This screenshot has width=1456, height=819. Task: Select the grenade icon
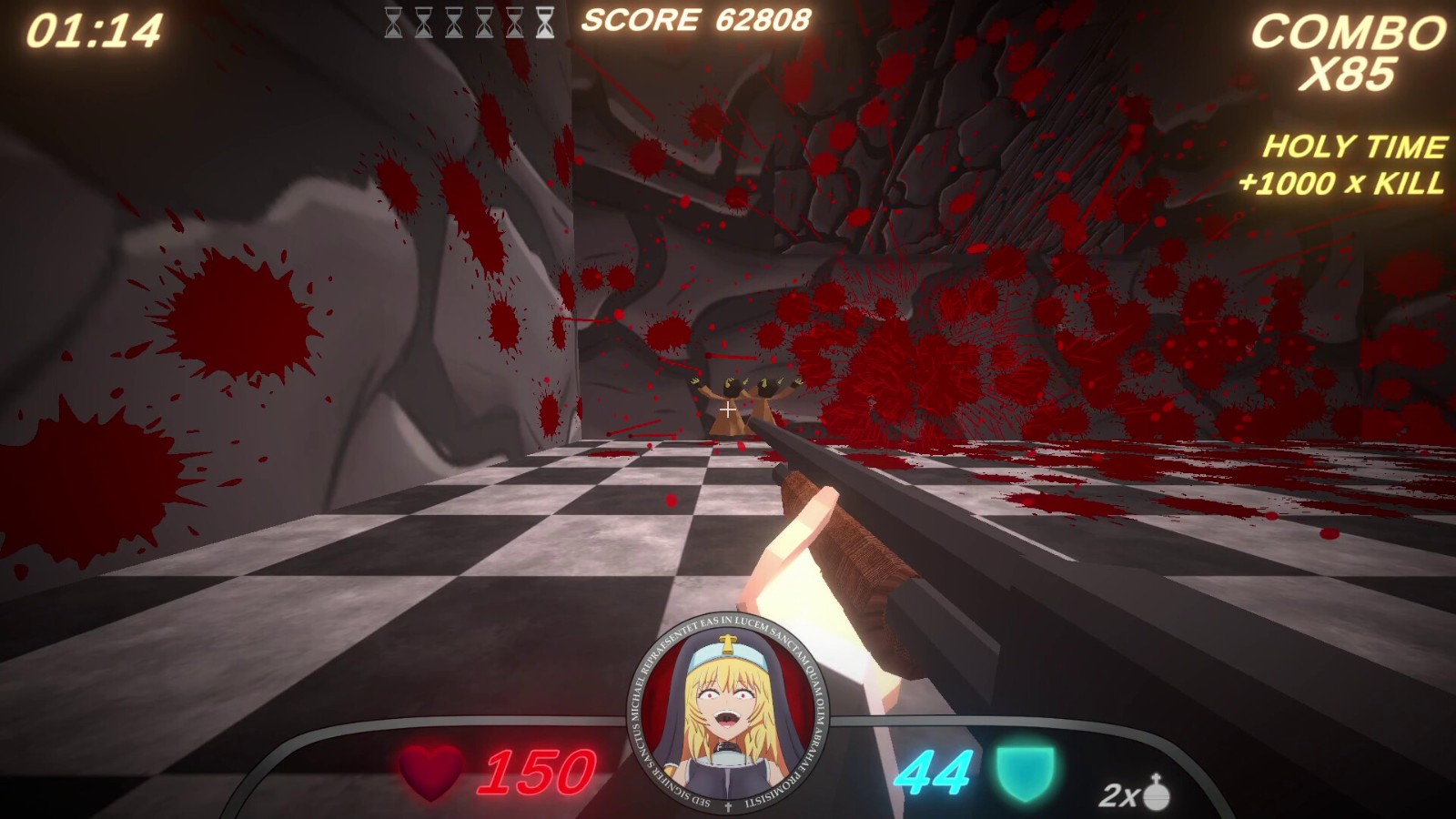tap(1157, 793)
